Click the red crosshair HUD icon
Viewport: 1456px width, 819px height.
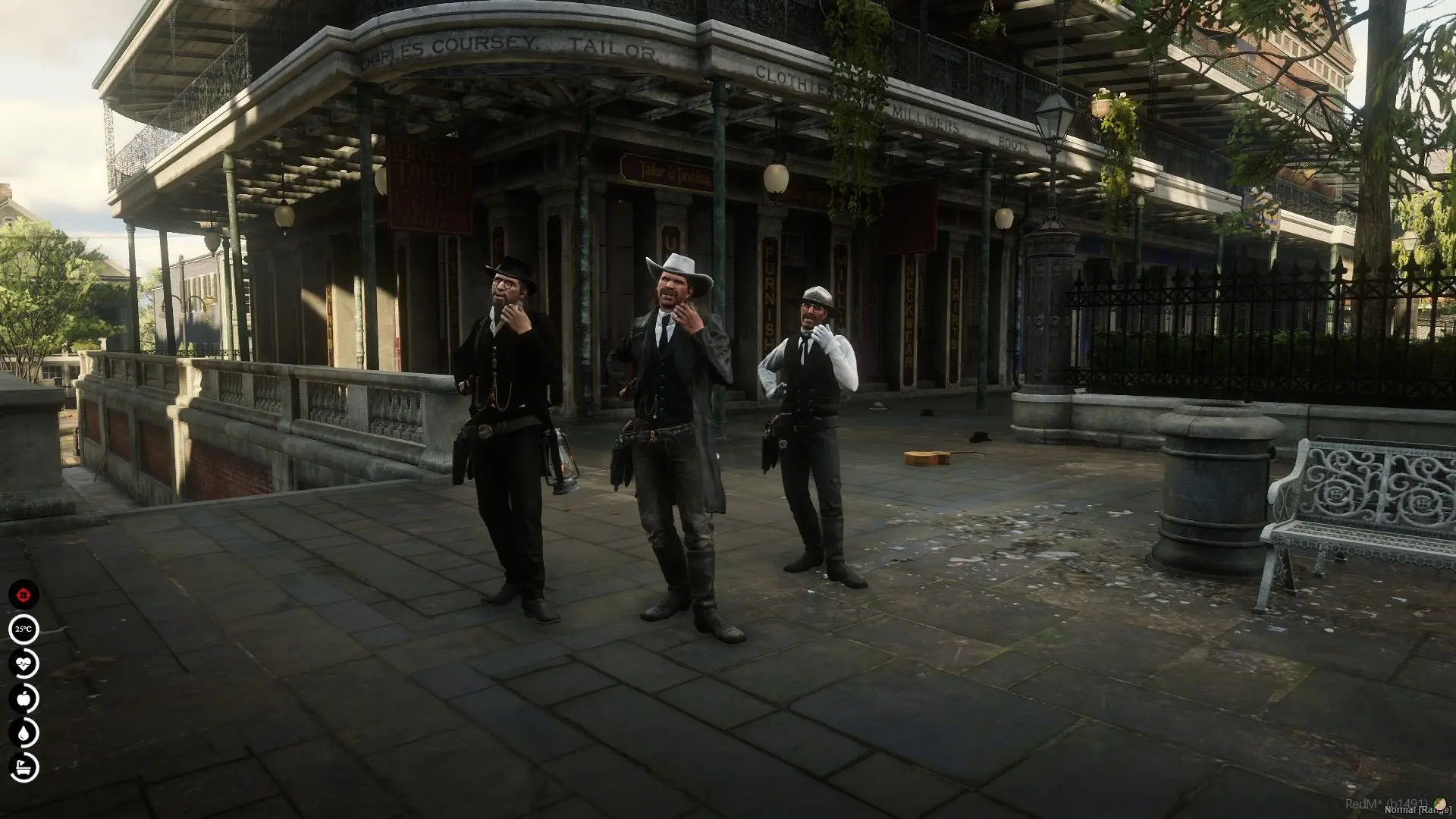[x=24, y=594]
